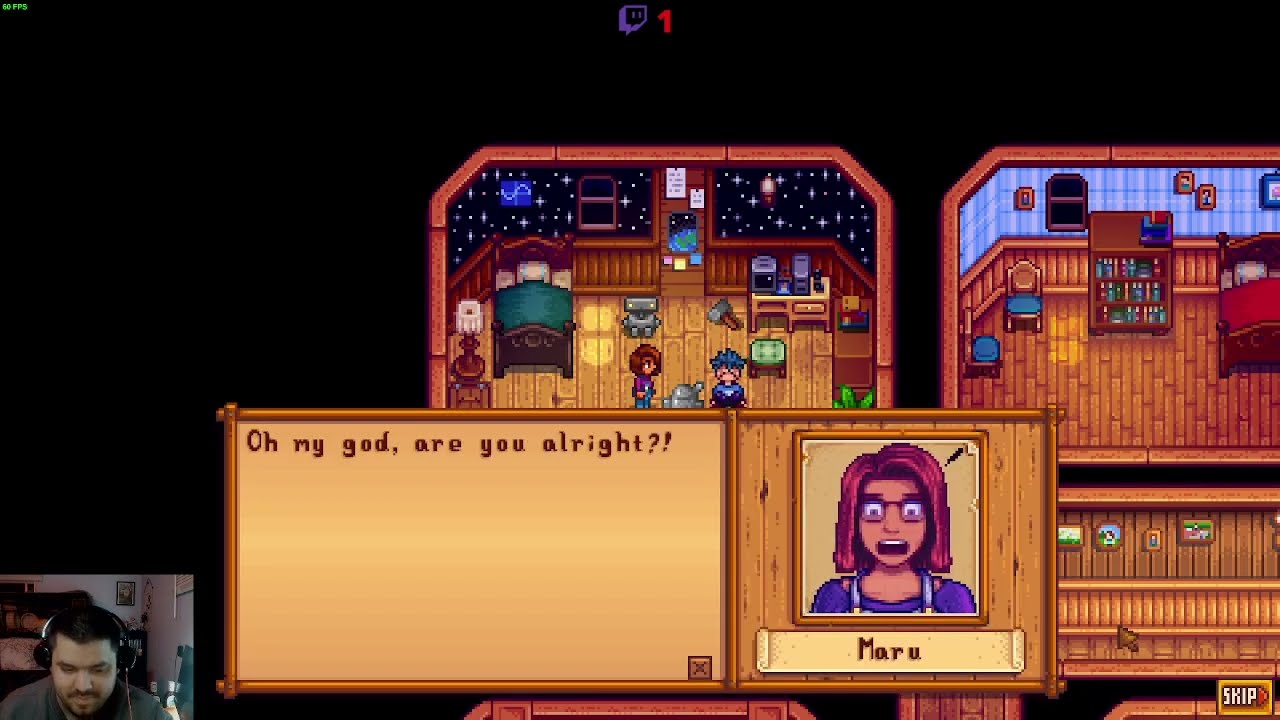Viewport: 1280px width, 720px height.
Task: Click the robot statue in Maru's room
Action: [640, 315]
